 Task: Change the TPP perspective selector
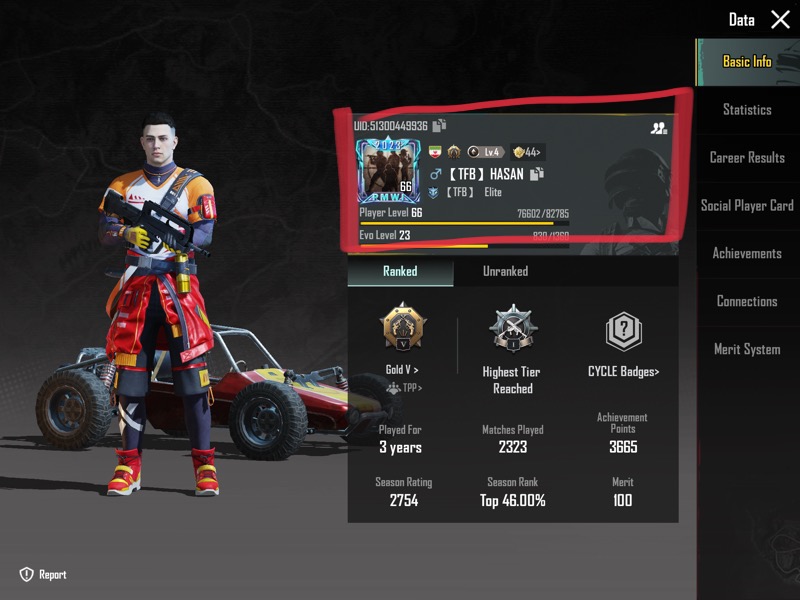click(x=405, y=388)
